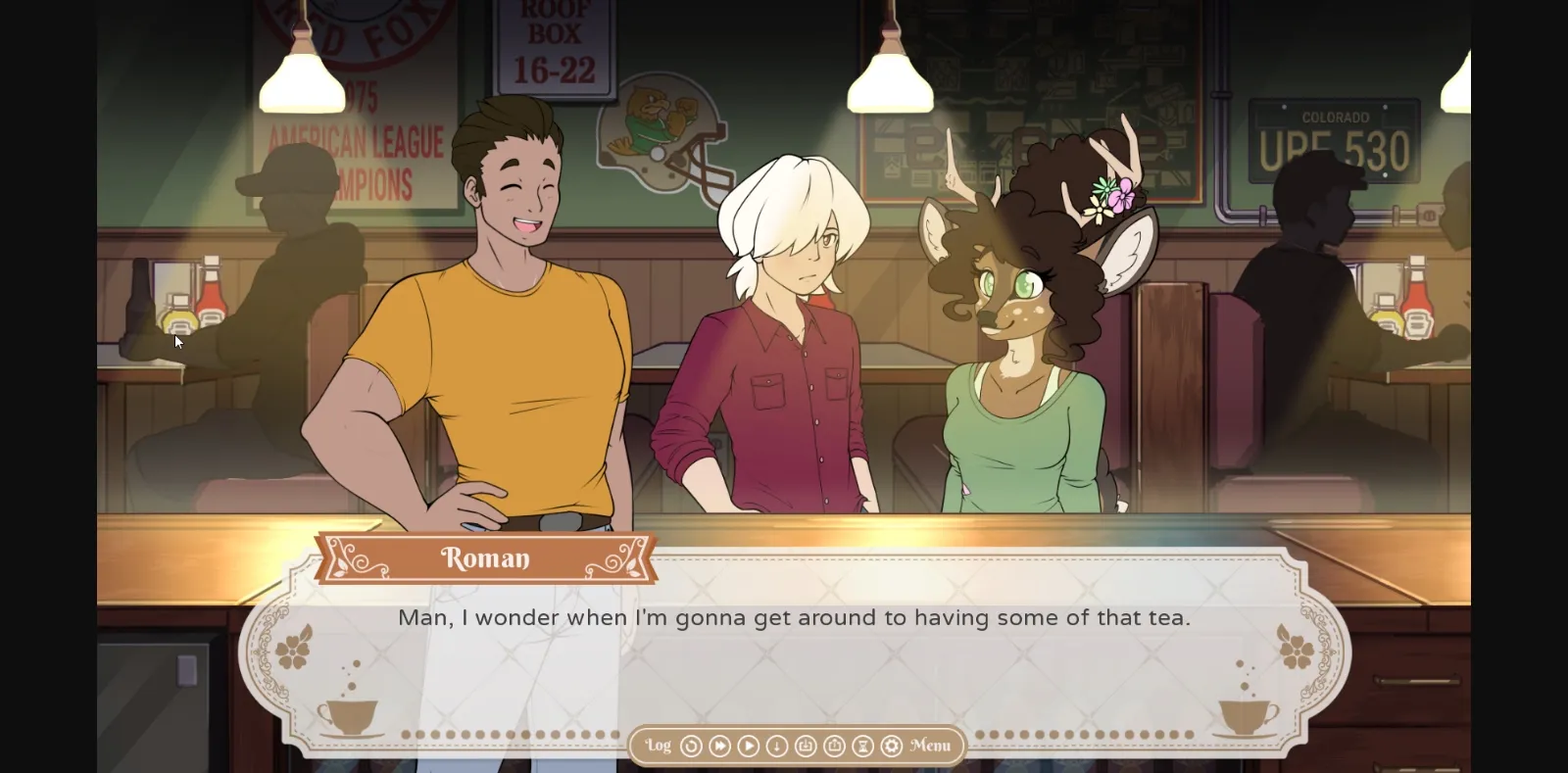Toggle dialogue auto-read from the quick menu
1568x773 pixels.
(x=775, y=746)
